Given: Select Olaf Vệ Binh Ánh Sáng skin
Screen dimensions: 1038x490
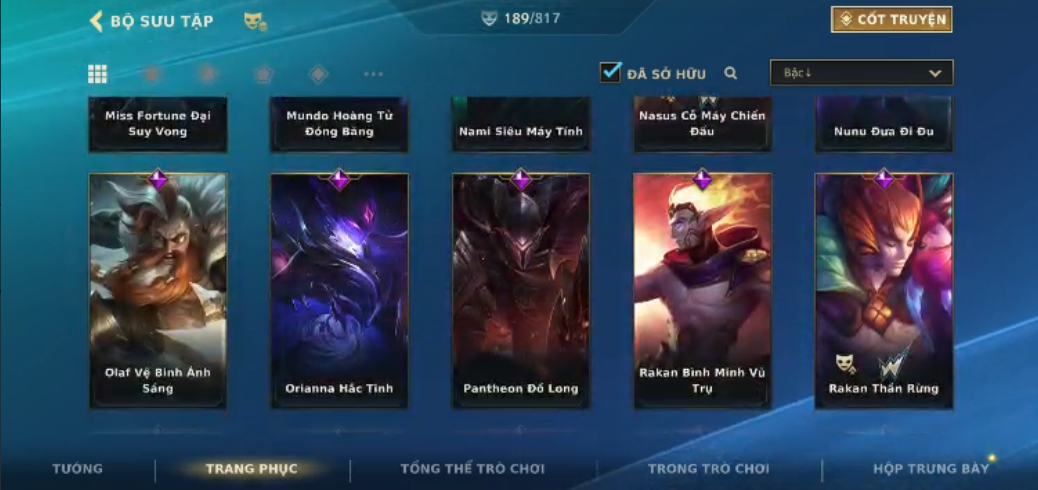Looking at the screenshot, I should coord(158,290).
